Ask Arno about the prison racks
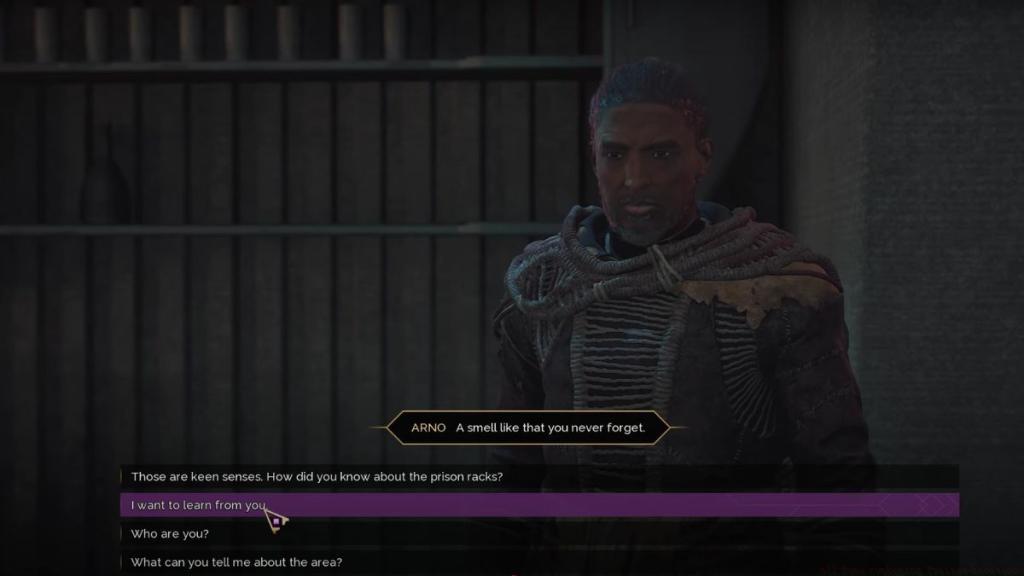The width and height of the screenshot is (1024, 576). pyautogui.click(x=316, y=477)
